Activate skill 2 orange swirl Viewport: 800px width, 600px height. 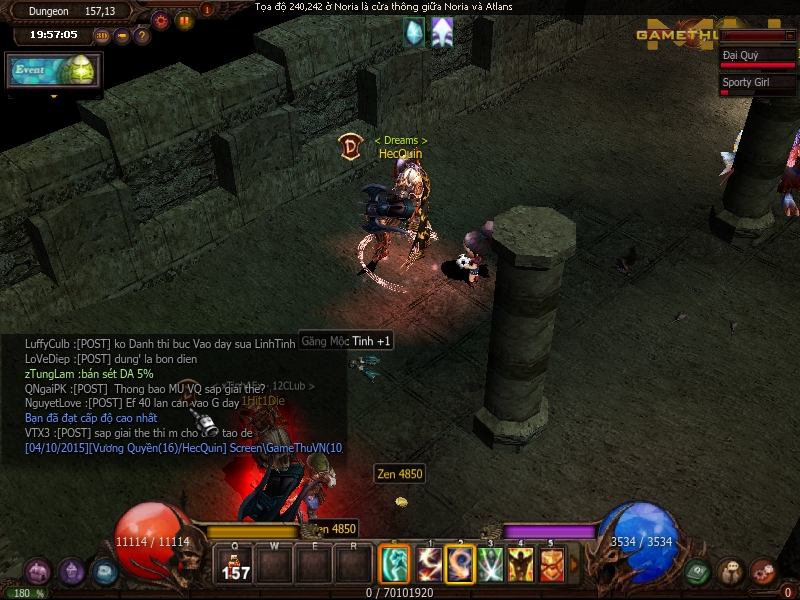(460, 565)
